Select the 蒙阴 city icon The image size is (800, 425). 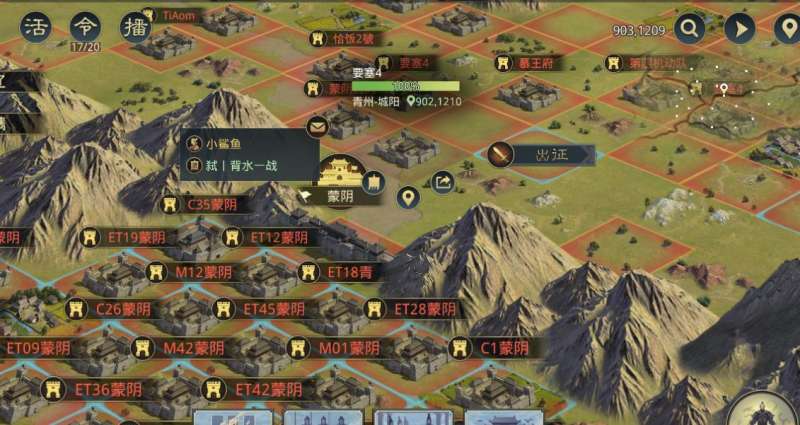point(341,170)
